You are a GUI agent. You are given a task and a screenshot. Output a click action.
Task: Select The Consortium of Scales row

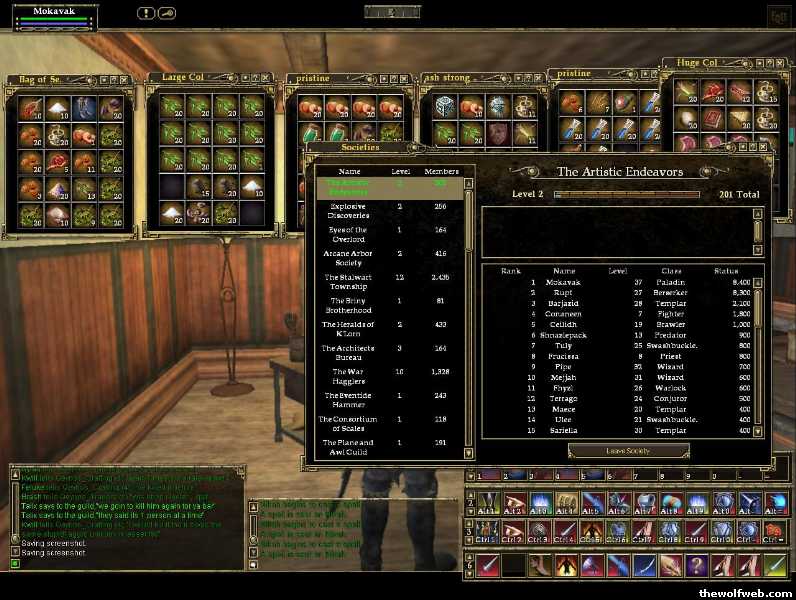(x=348, y=423)
